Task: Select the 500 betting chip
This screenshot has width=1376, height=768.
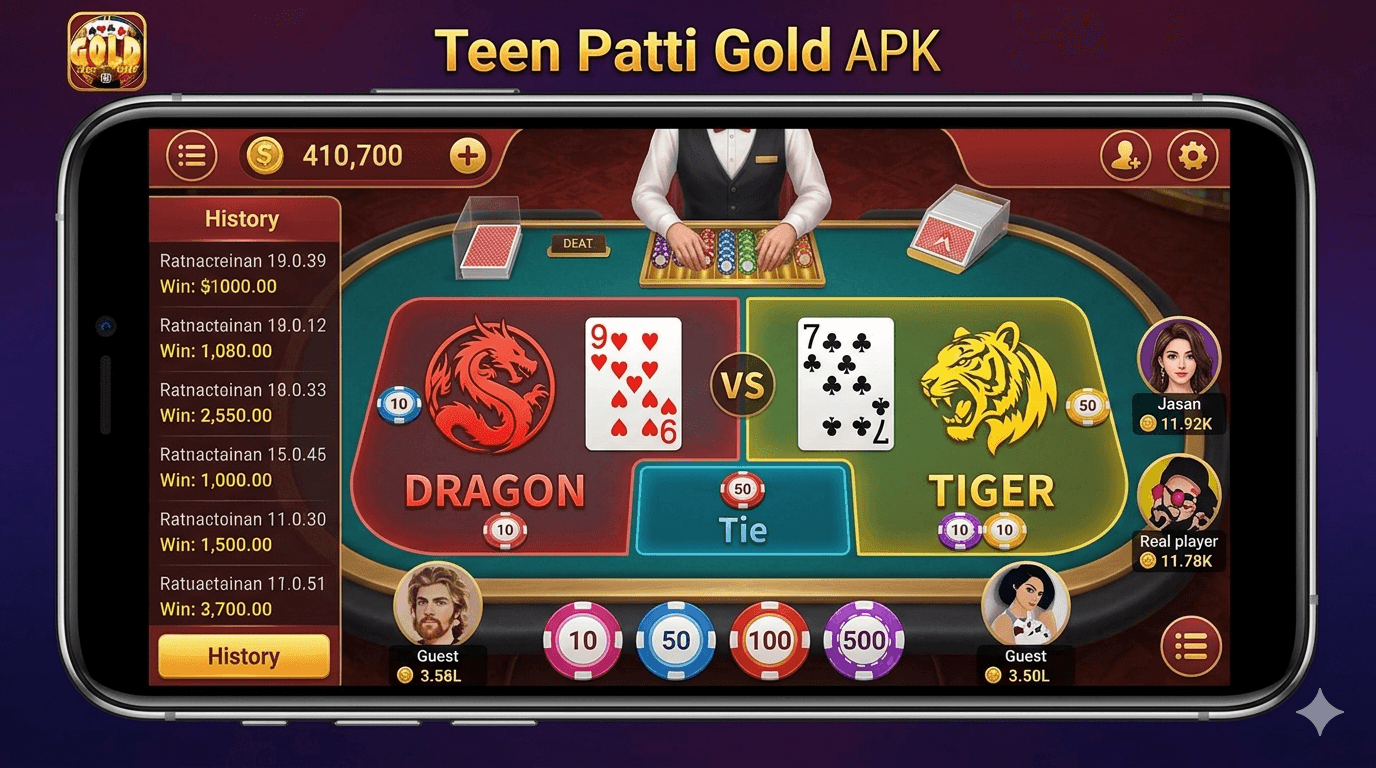Action: click(x=864, y=641)
